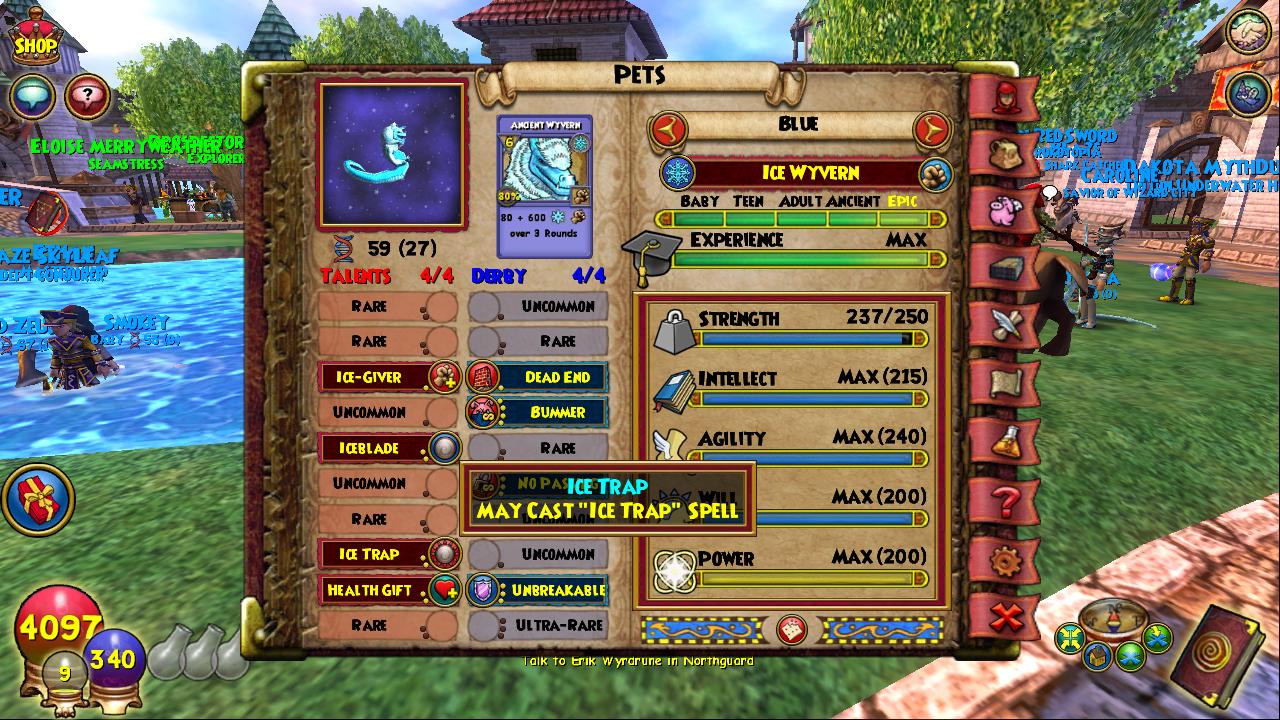This screenshot has height=720, width=1280.
Task: Open the Crown Shop
Action: 35,40
